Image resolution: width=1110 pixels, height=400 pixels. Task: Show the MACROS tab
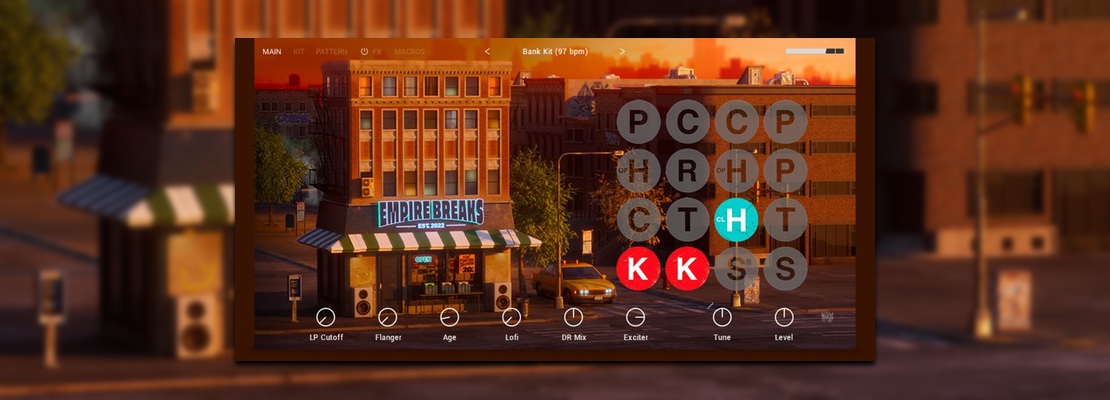[x=409, y=52]
